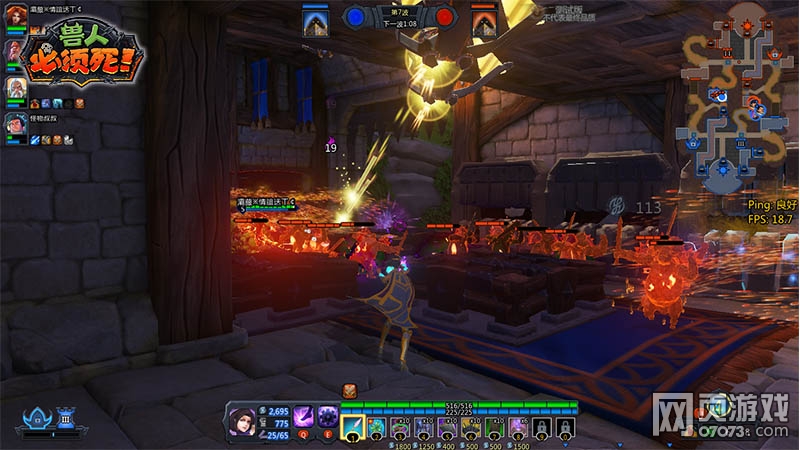The width and height of the screenshot is (800, 450).
Task: Select the blade weapon in hotbar slot 1
Action: [x=353, y=427]
